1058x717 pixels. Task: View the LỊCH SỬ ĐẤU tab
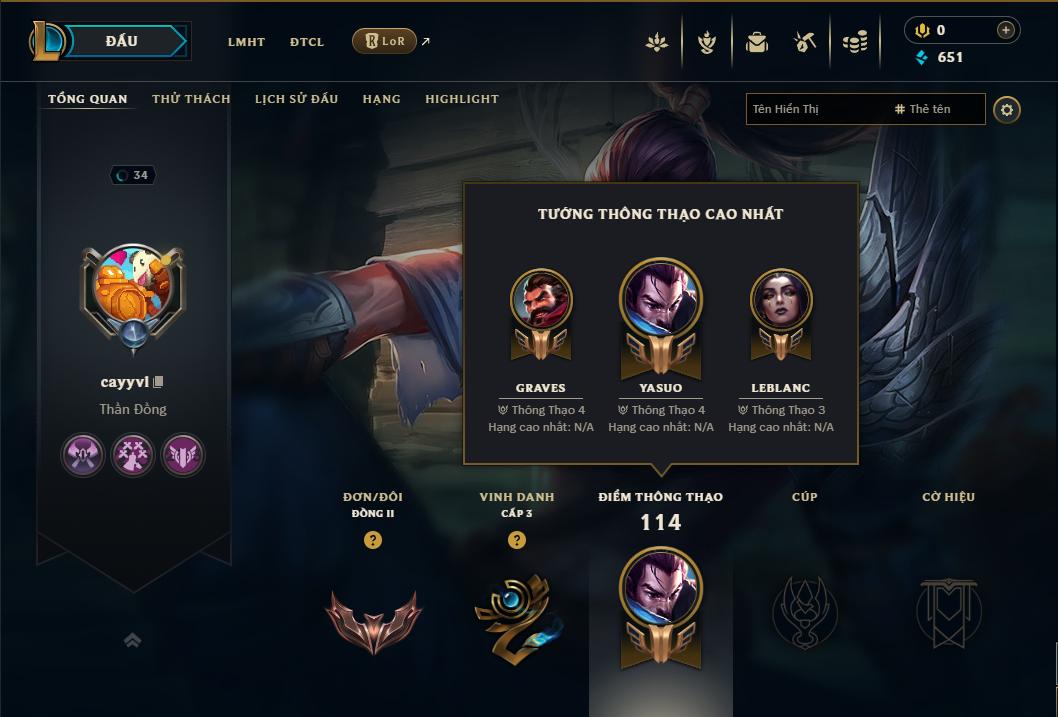[x=296, y=99]
